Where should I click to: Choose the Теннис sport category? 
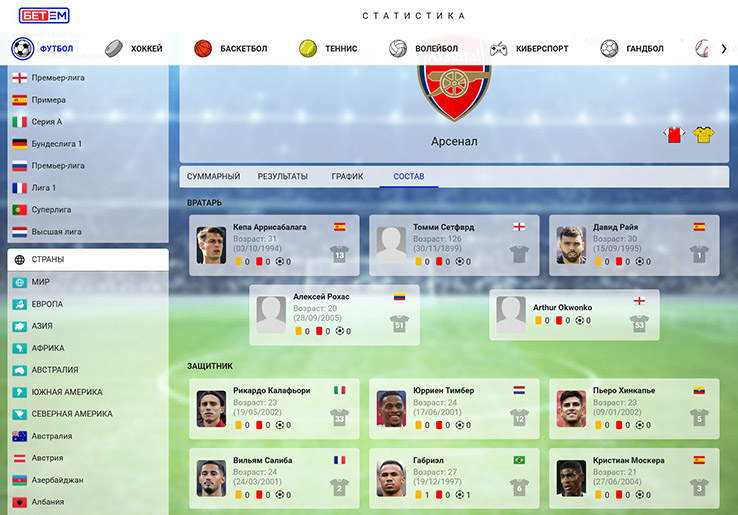(x=328, y=48)
